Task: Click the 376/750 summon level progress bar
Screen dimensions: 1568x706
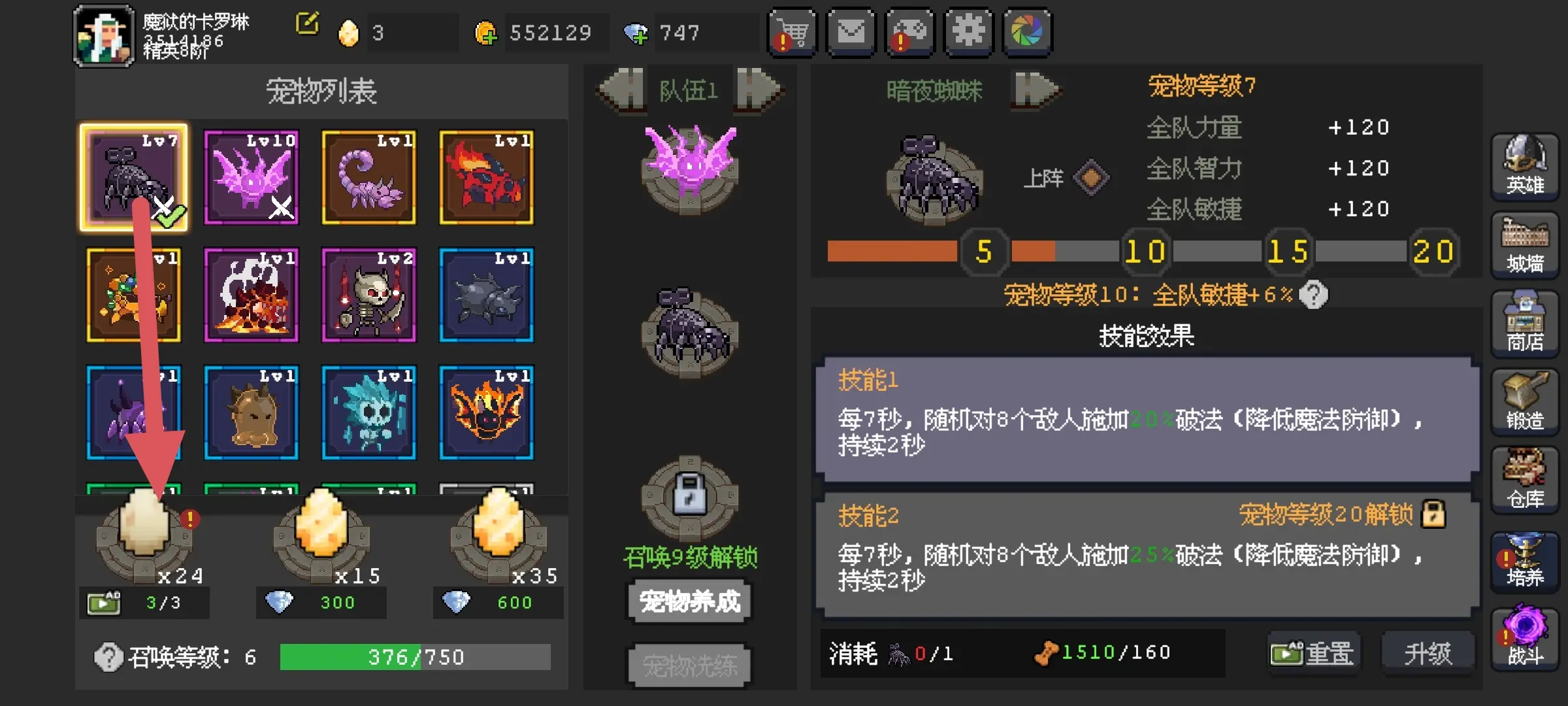Action: click(x=416, y=656)
